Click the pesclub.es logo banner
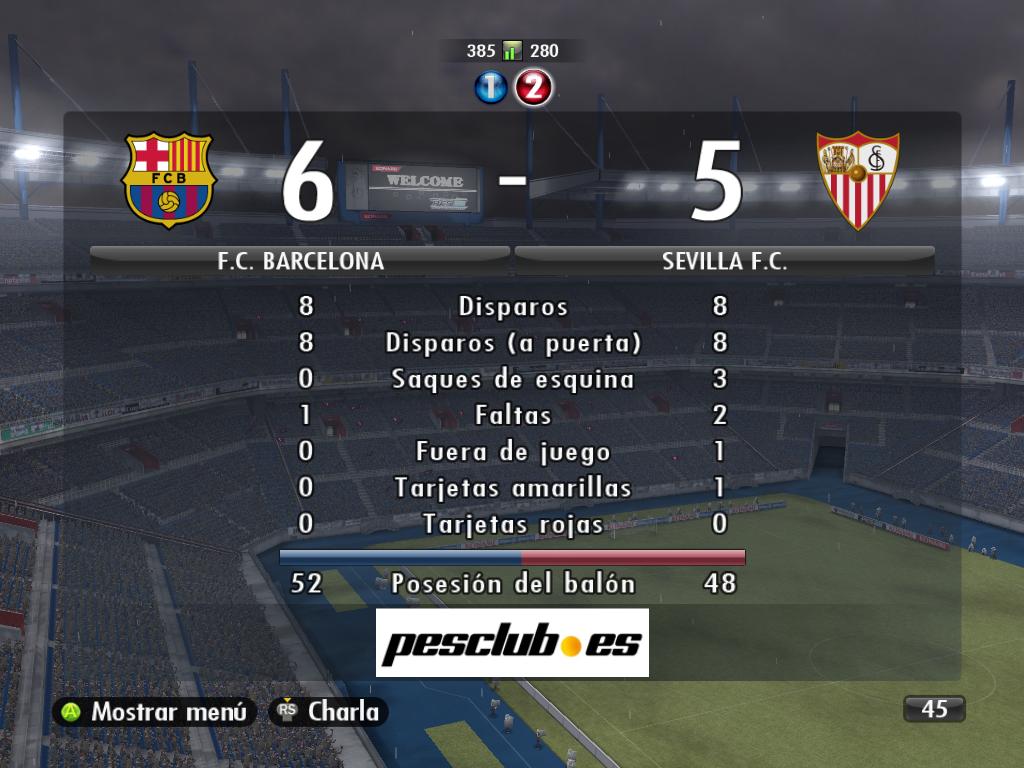1024x768 pixels. coord(512,643)
